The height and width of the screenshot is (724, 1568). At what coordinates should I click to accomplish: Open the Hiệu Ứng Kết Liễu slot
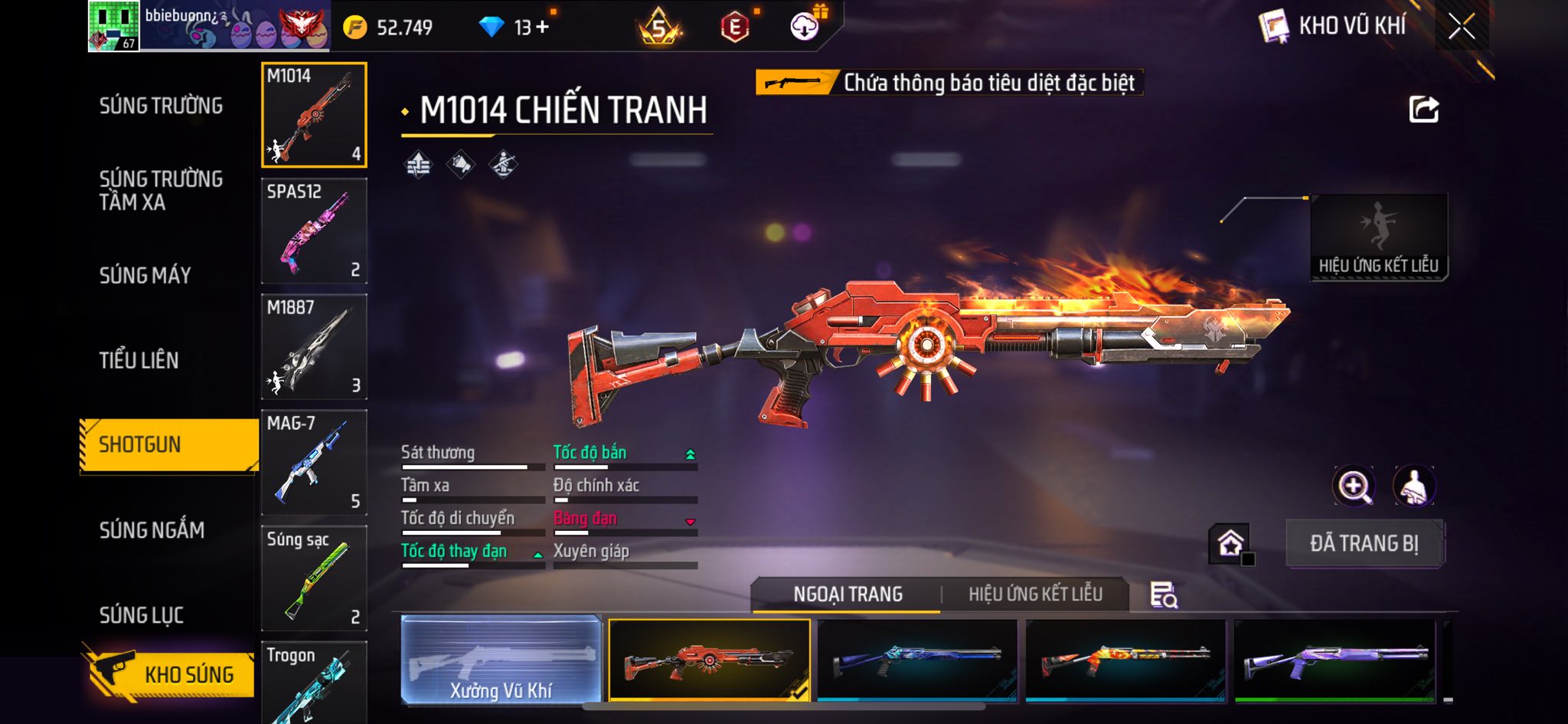click(x=1378, y=237)
